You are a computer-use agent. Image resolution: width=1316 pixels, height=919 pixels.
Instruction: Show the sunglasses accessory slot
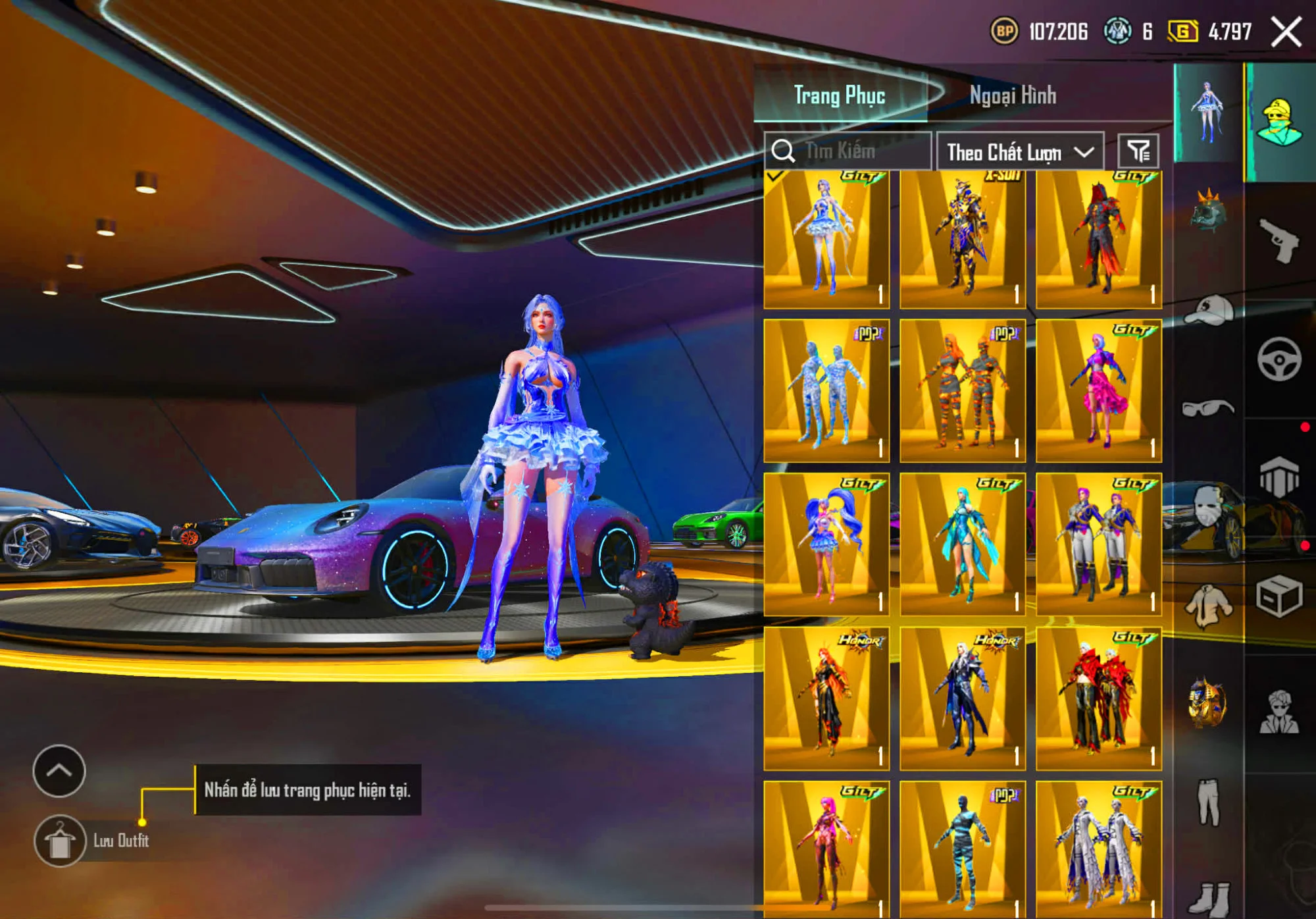[x=1207, y=408]
